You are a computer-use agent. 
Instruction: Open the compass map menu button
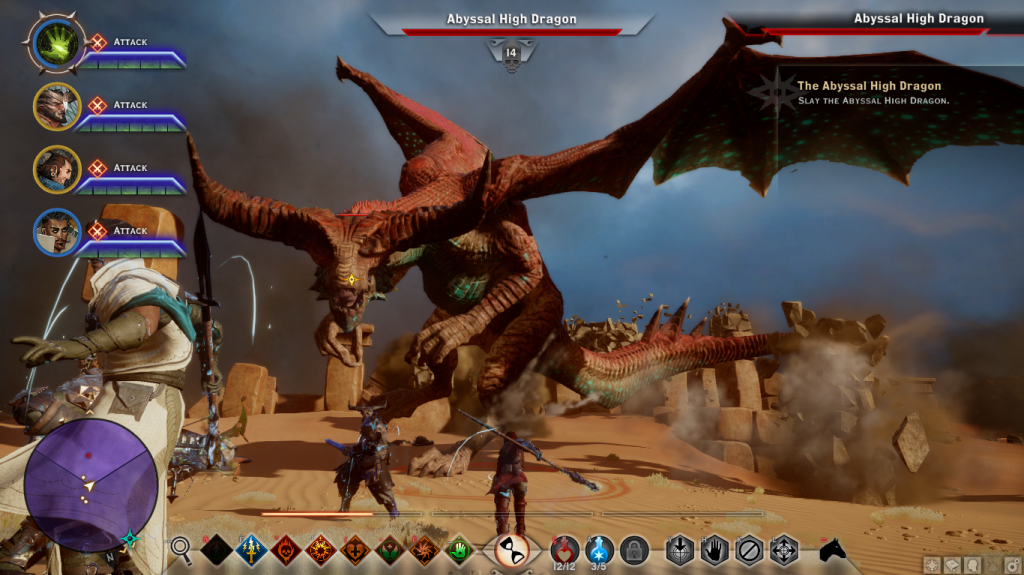[932, 565]
